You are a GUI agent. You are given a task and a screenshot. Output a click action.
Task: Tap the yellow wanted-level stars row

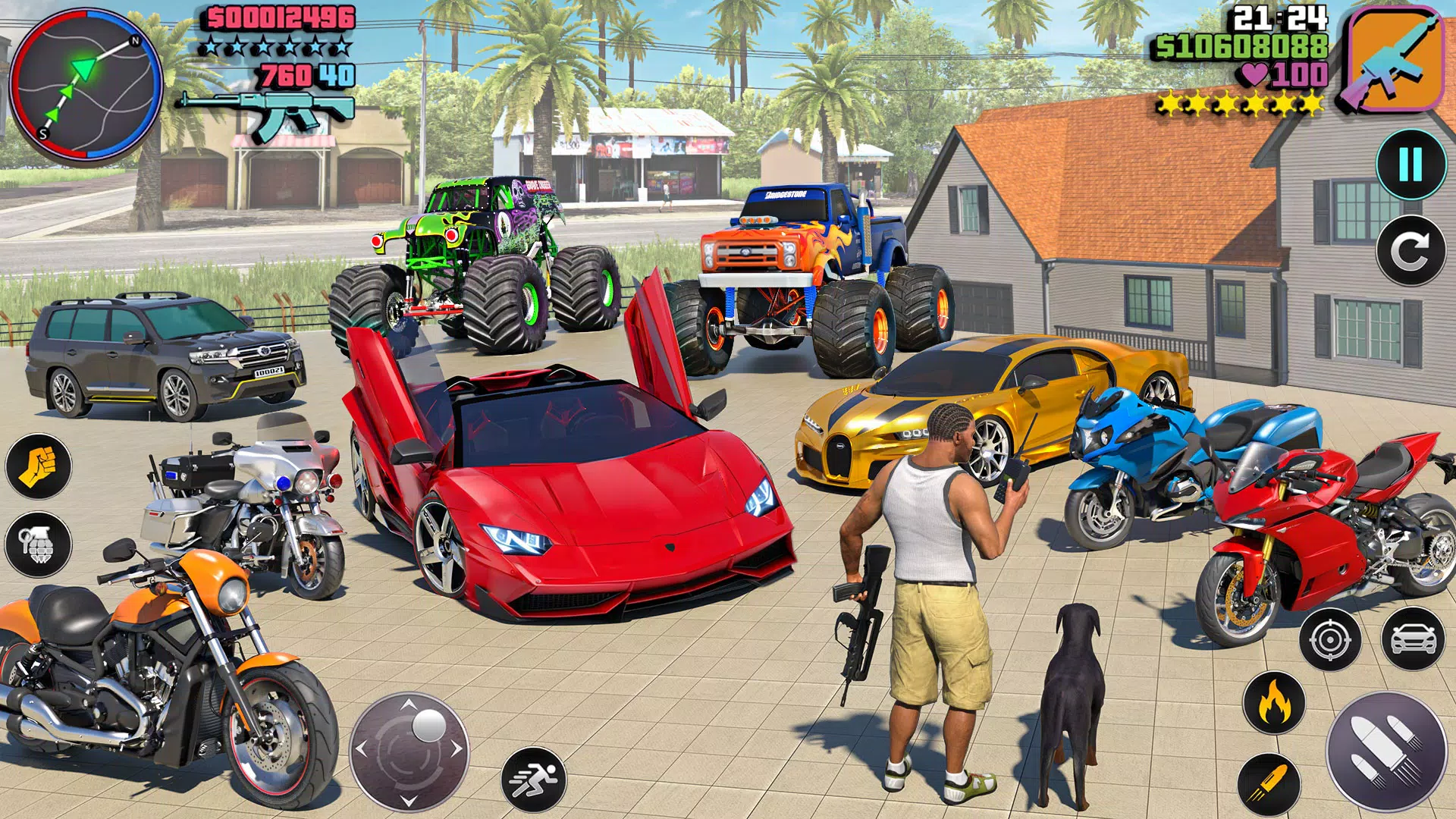(1238, 101)
